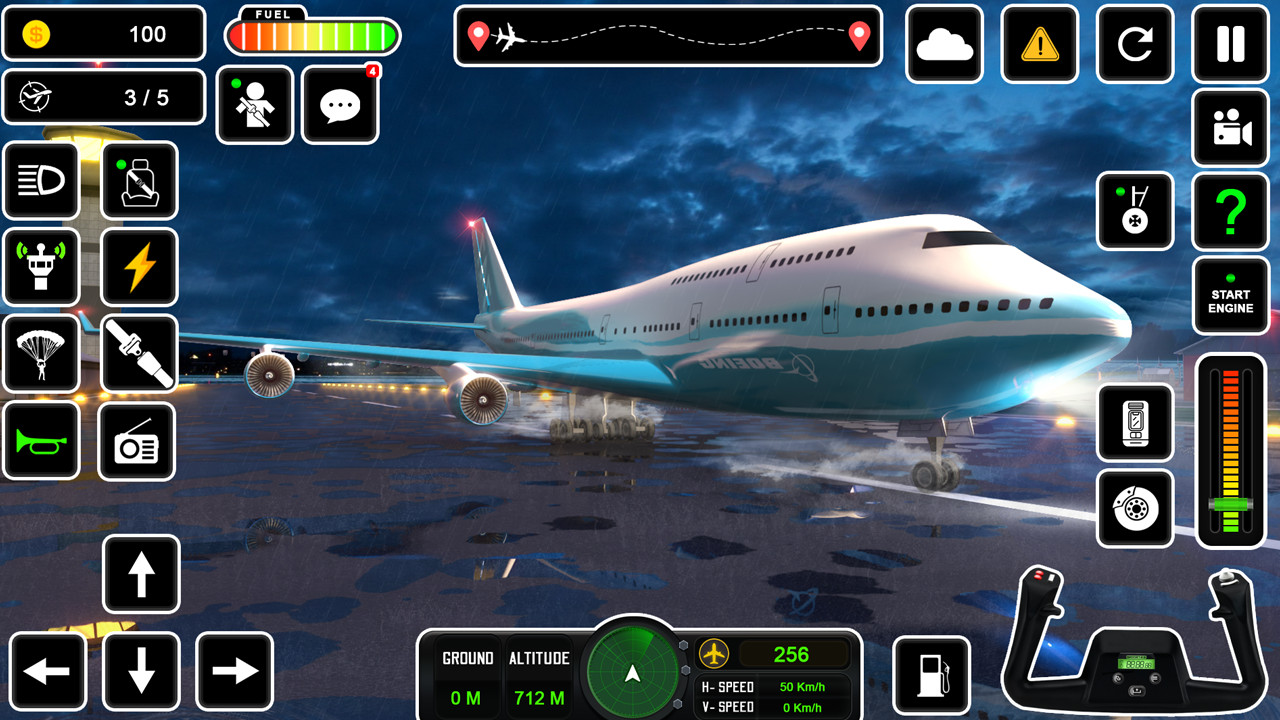Check the flight progress 3/5 counter
The height and width of the screenshot is (720, 1280).
pyautogui.click(x=104, y=97)
